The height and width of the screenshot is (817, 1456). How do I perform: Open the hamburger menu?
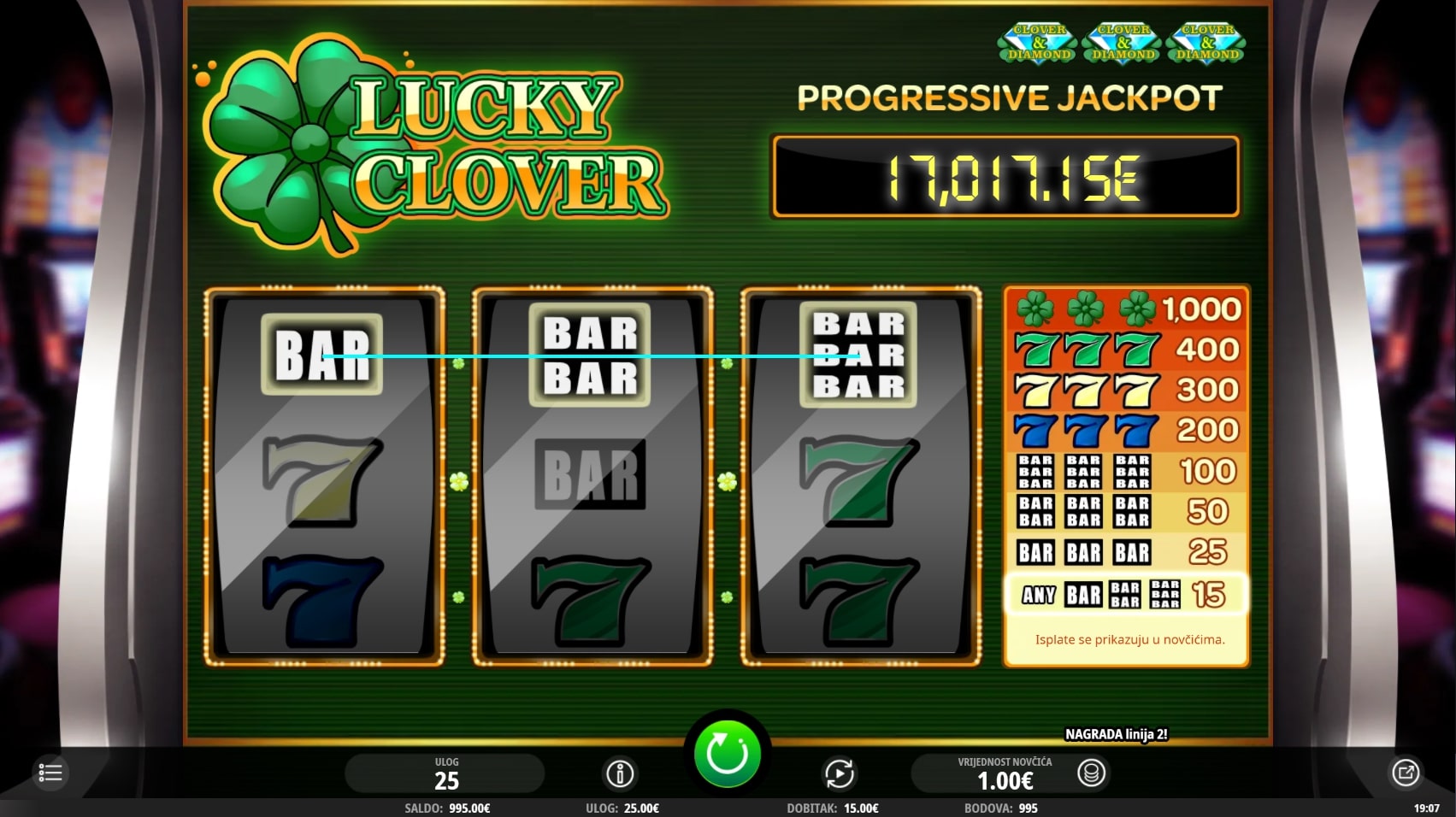point(50,773)
